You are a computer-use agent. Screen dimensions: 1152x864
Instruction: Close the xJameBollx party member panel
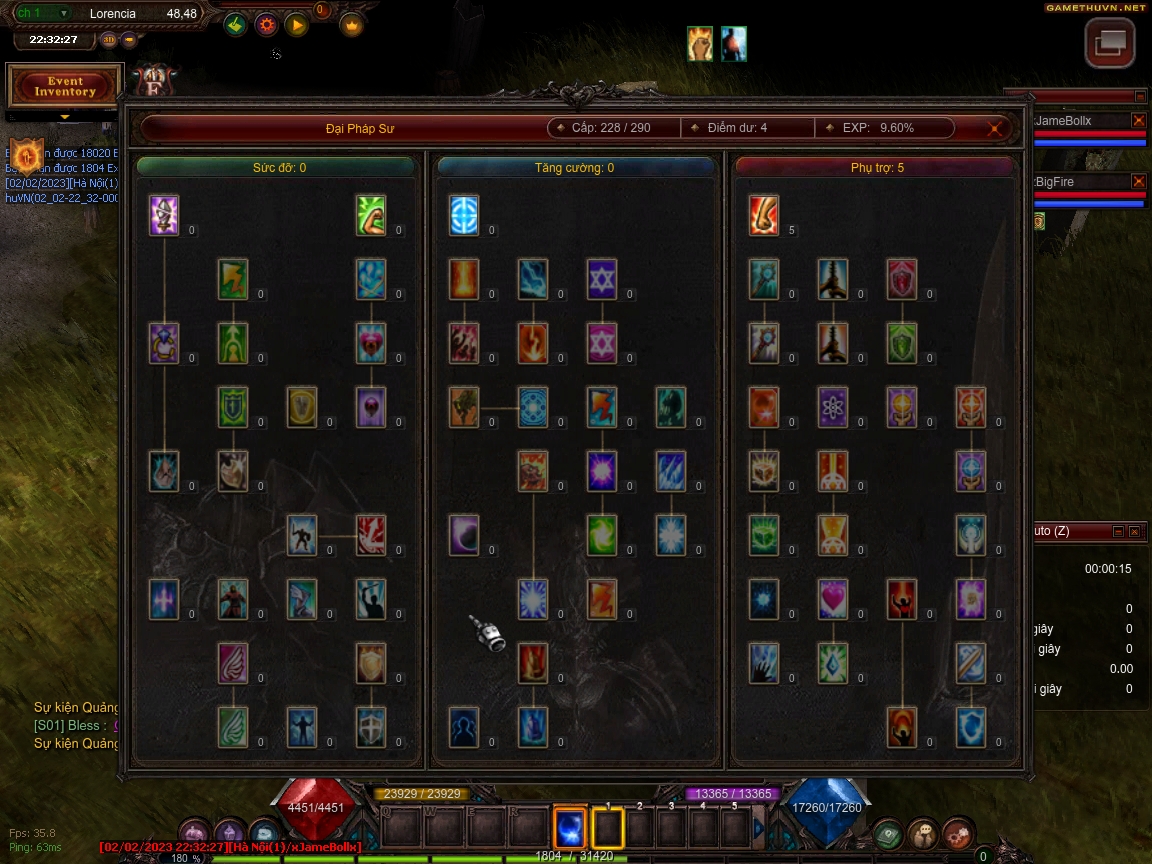pos(1138,120)
